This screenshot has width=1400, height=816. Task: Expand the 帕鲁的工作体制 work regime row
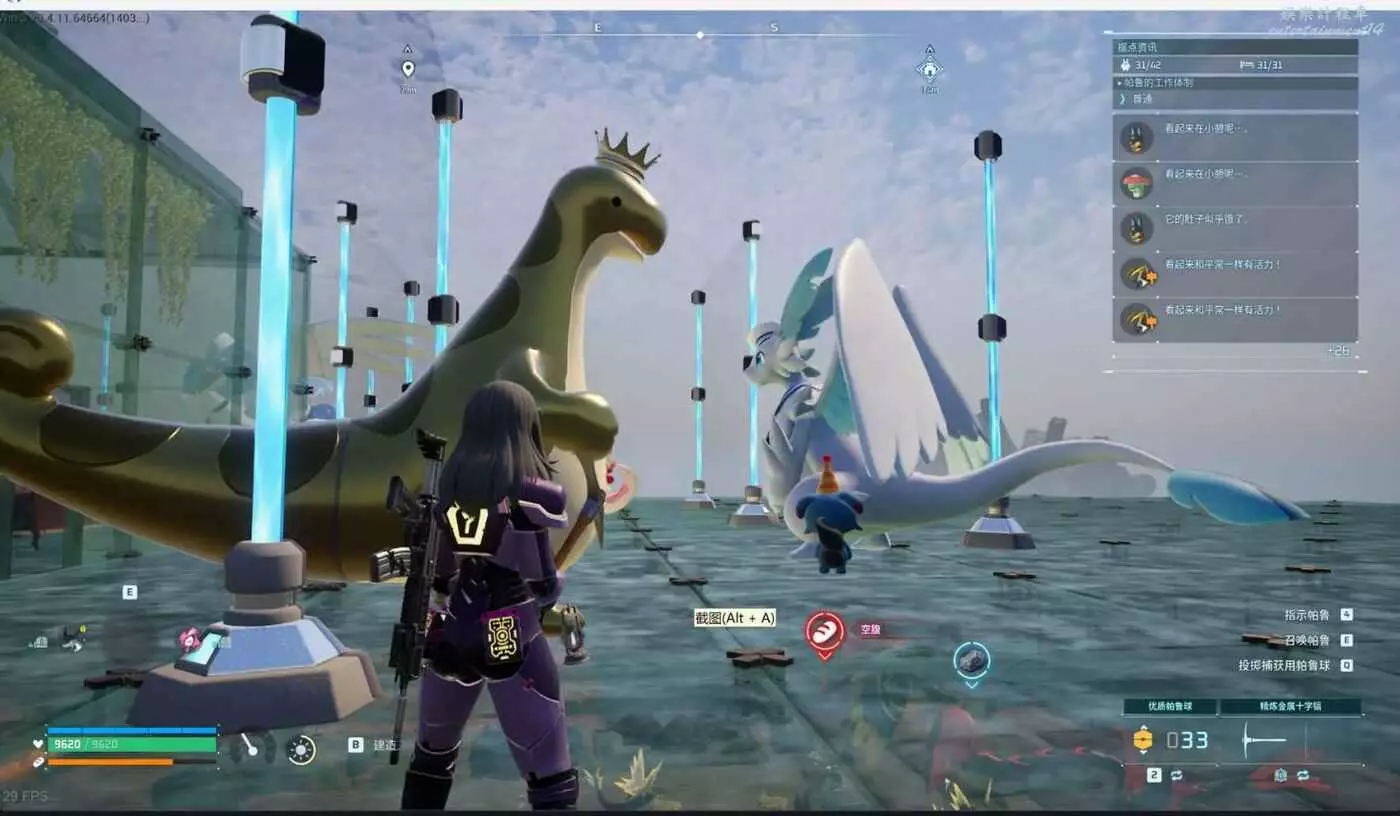click(x=1236, y=83)
